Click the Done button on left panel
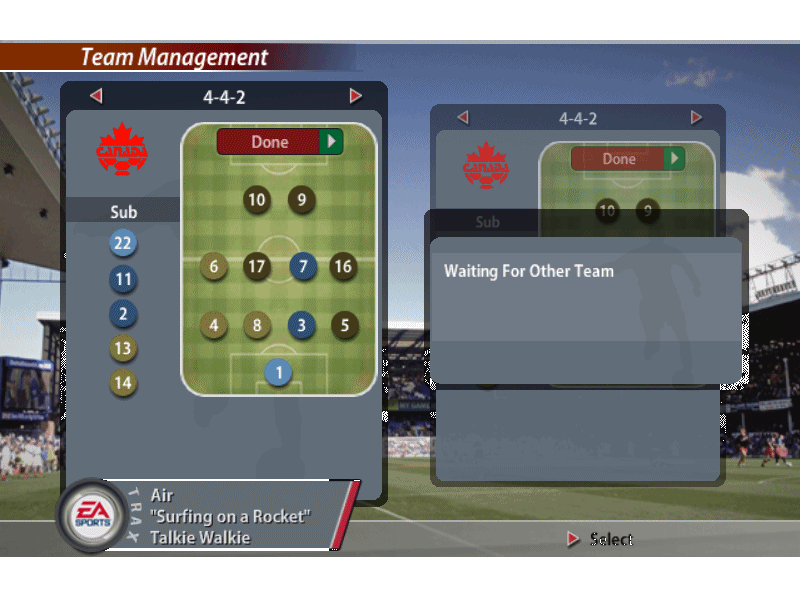Image resolution: width=800 pixels, height=600 pixels. tap(280, 142)
